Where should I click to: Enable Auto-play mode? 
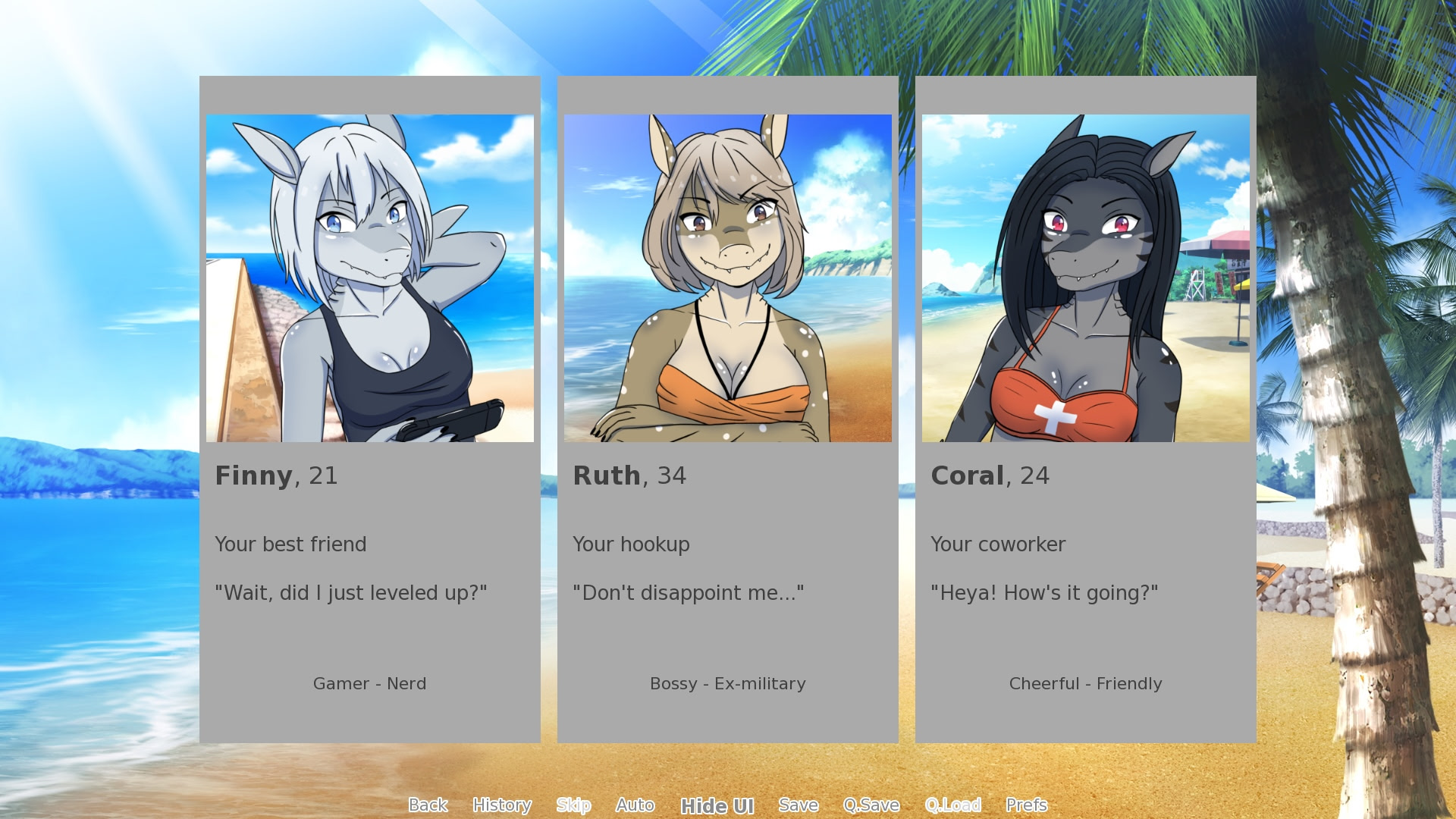coord(635,805)
